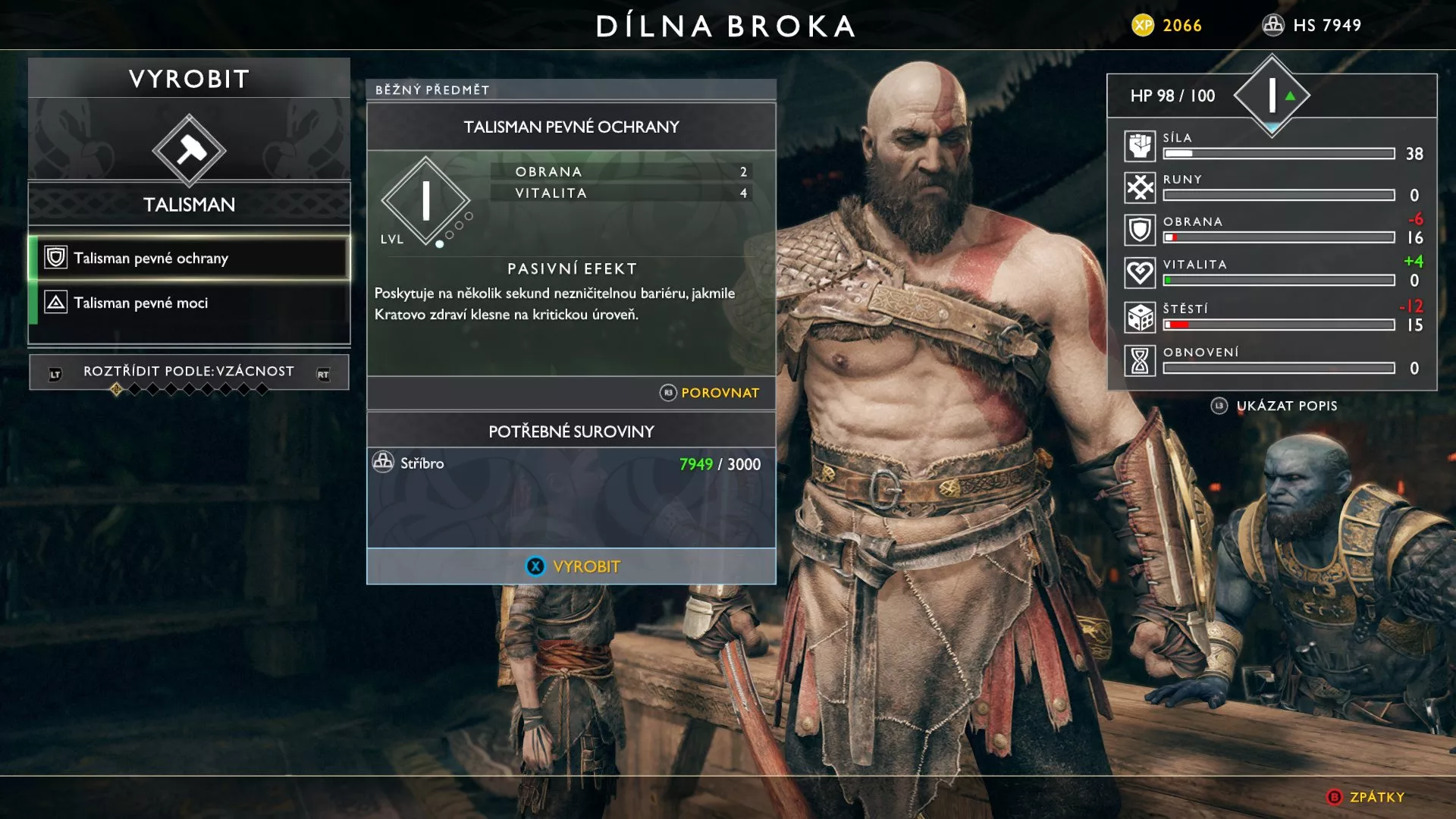Image resolution: width=1456 pixels, height=819 pixels.
Task: Select the Stříbro currency icon
Action: [x=382, y=463]
